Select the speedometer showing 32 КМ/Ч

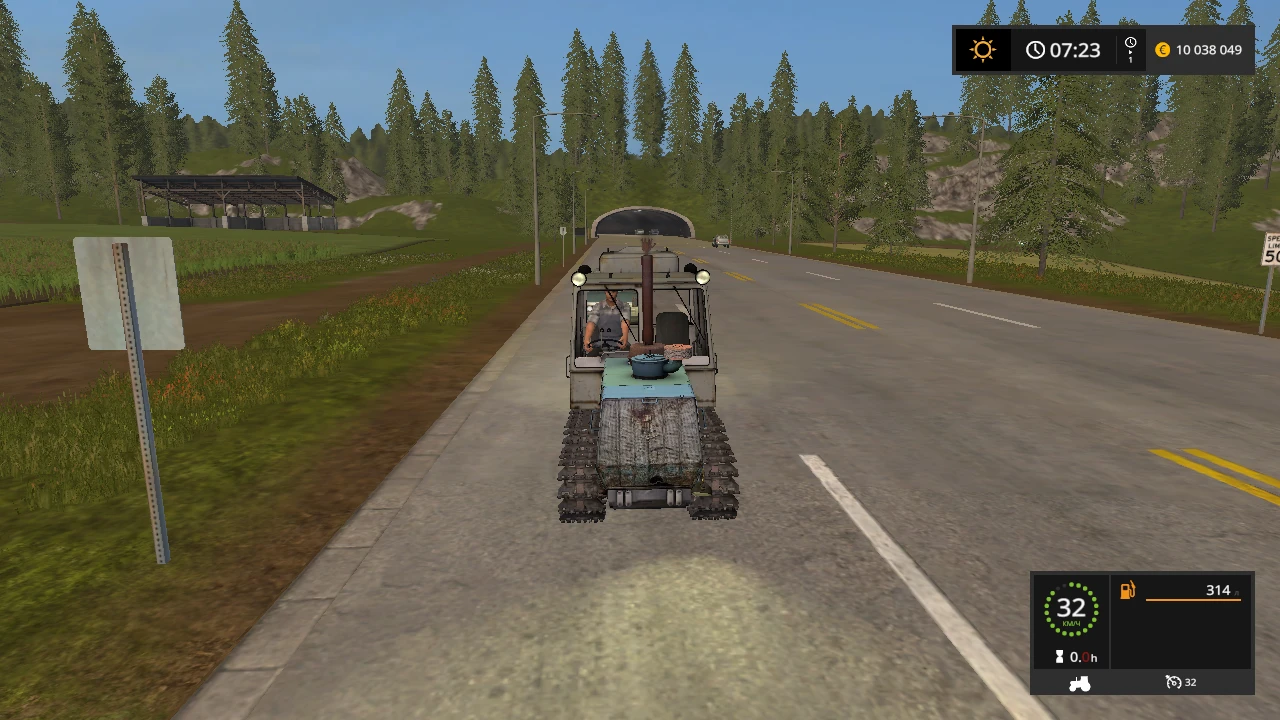(x=1070, y=608)
